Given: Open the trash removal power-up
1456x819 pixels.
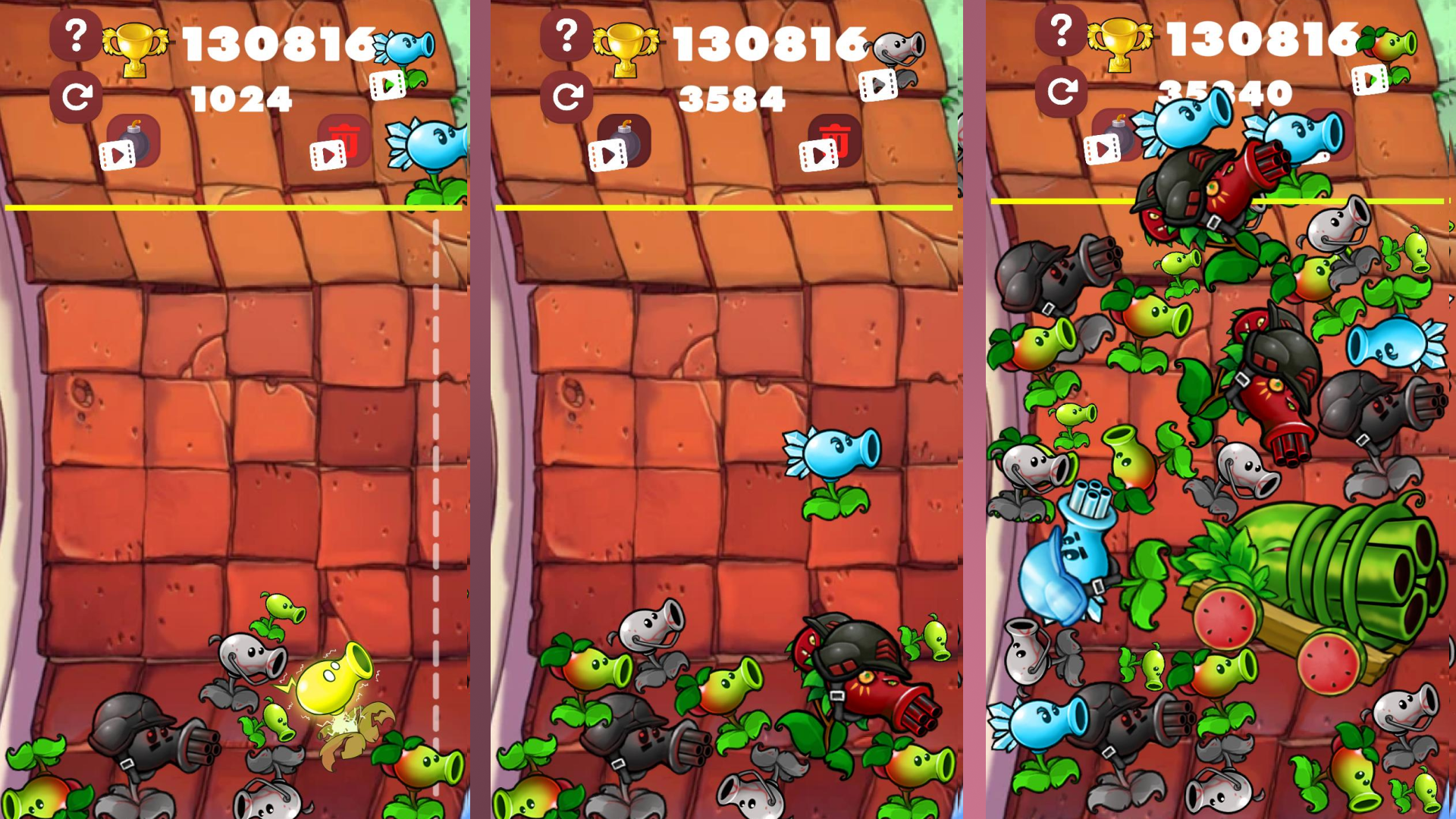Looking at the screenshot, I should (x=345, y=140).
